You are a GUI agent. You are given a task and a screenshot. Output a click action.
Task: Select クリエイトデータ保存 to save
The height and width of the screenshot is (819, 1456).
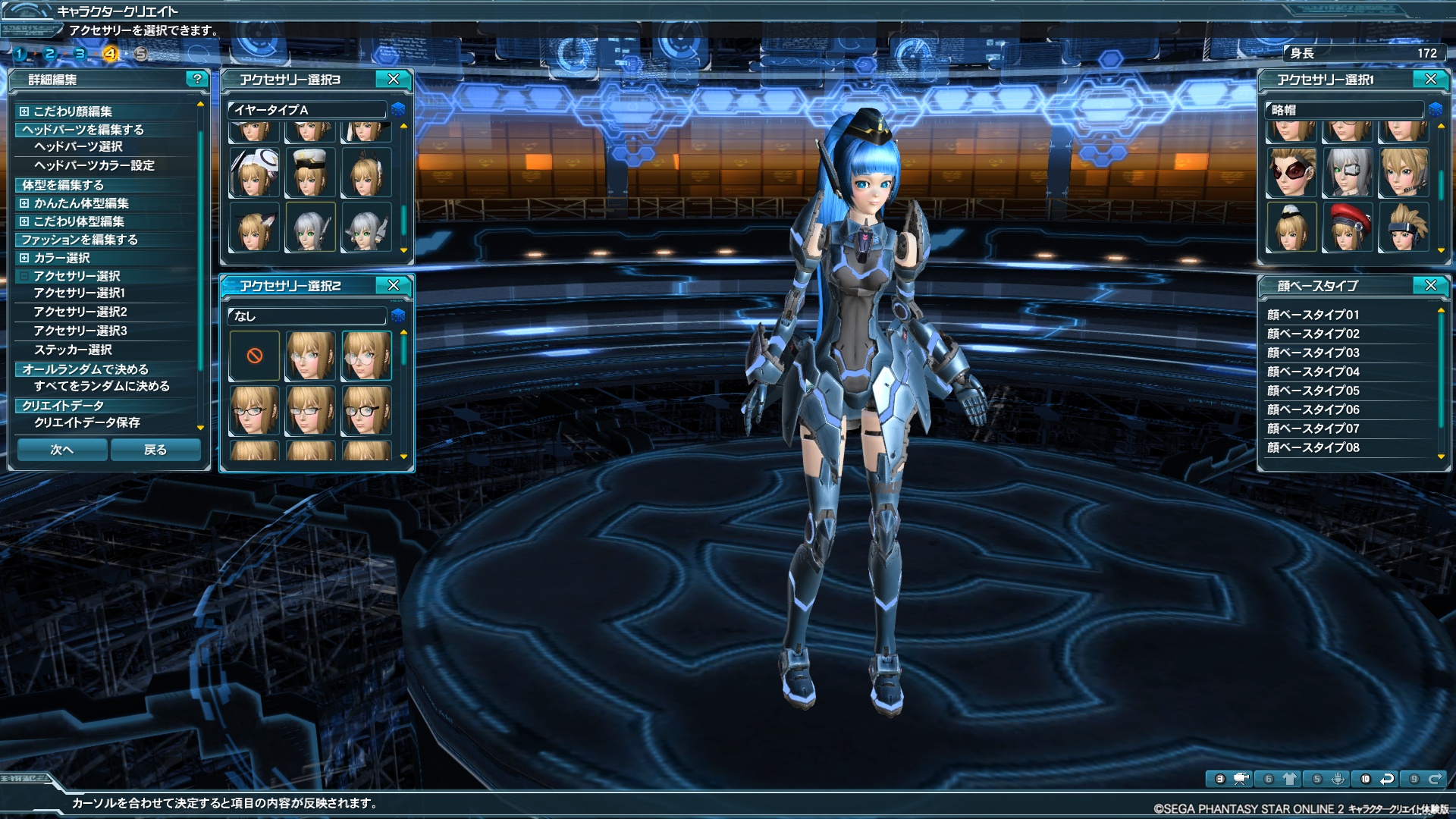[87, 422]
